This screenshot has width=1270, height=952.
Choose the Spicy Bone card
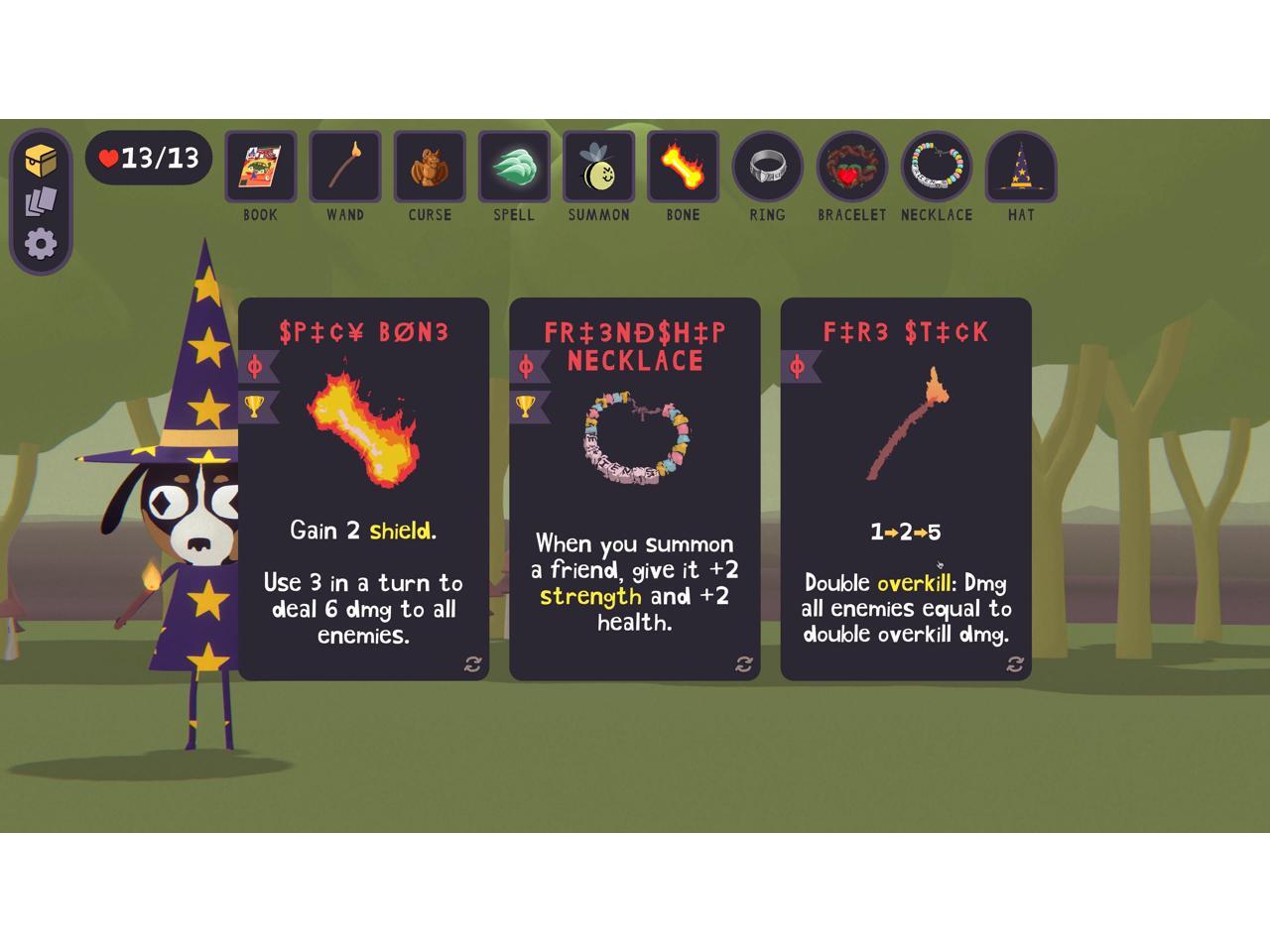[363, 488]
